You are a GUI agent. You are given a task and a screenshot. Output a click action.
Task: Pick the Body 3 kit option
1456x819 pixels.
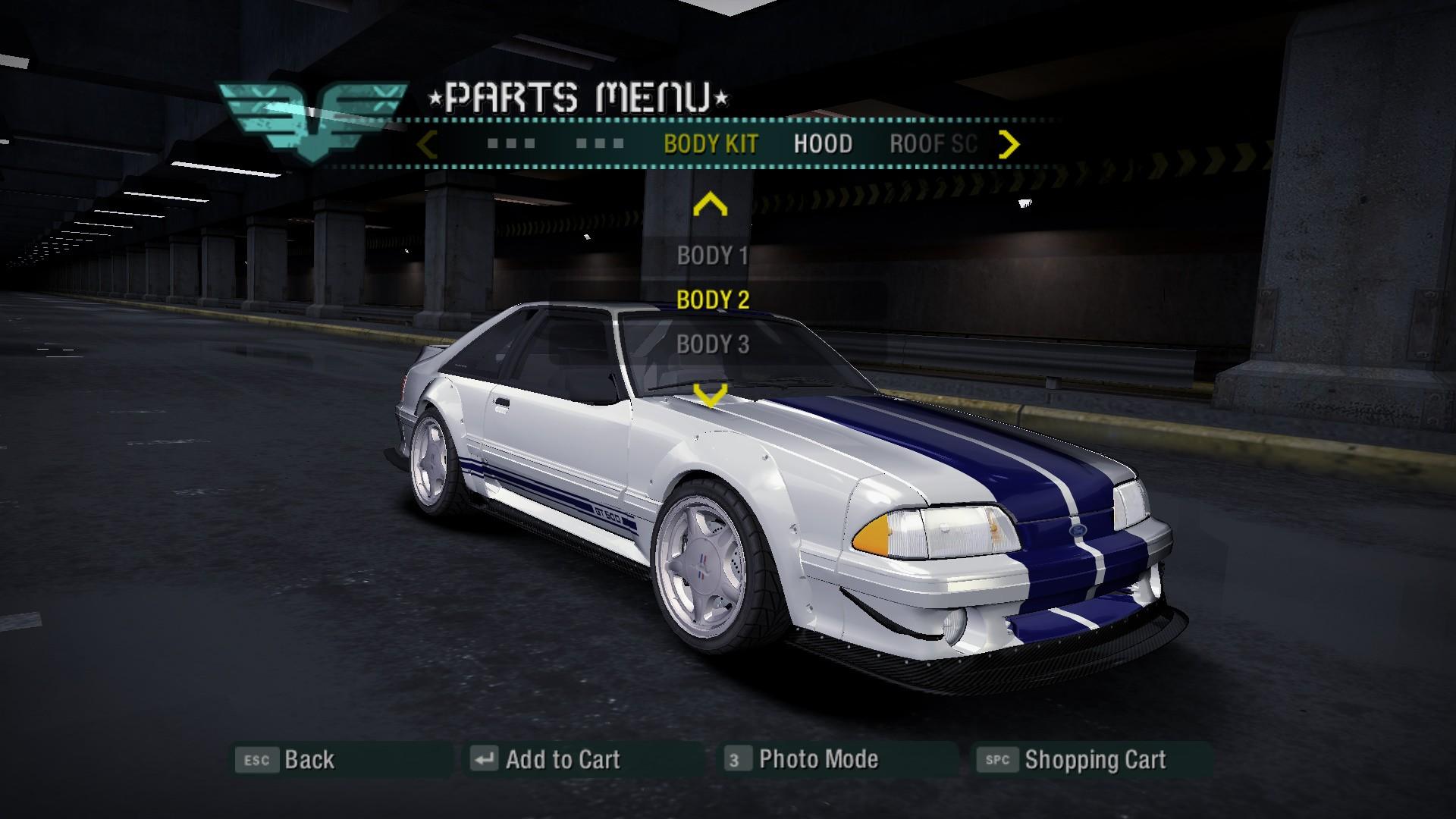coord(712,344)
